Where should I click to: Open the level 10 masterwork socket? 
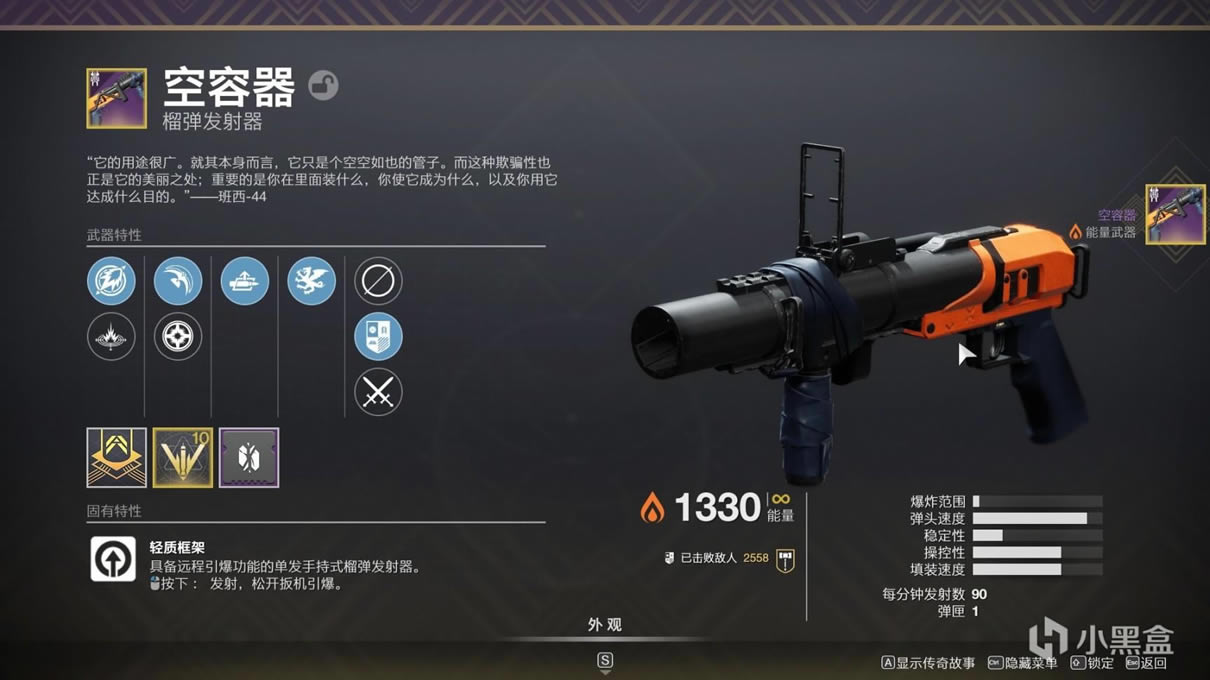(183, 458)
